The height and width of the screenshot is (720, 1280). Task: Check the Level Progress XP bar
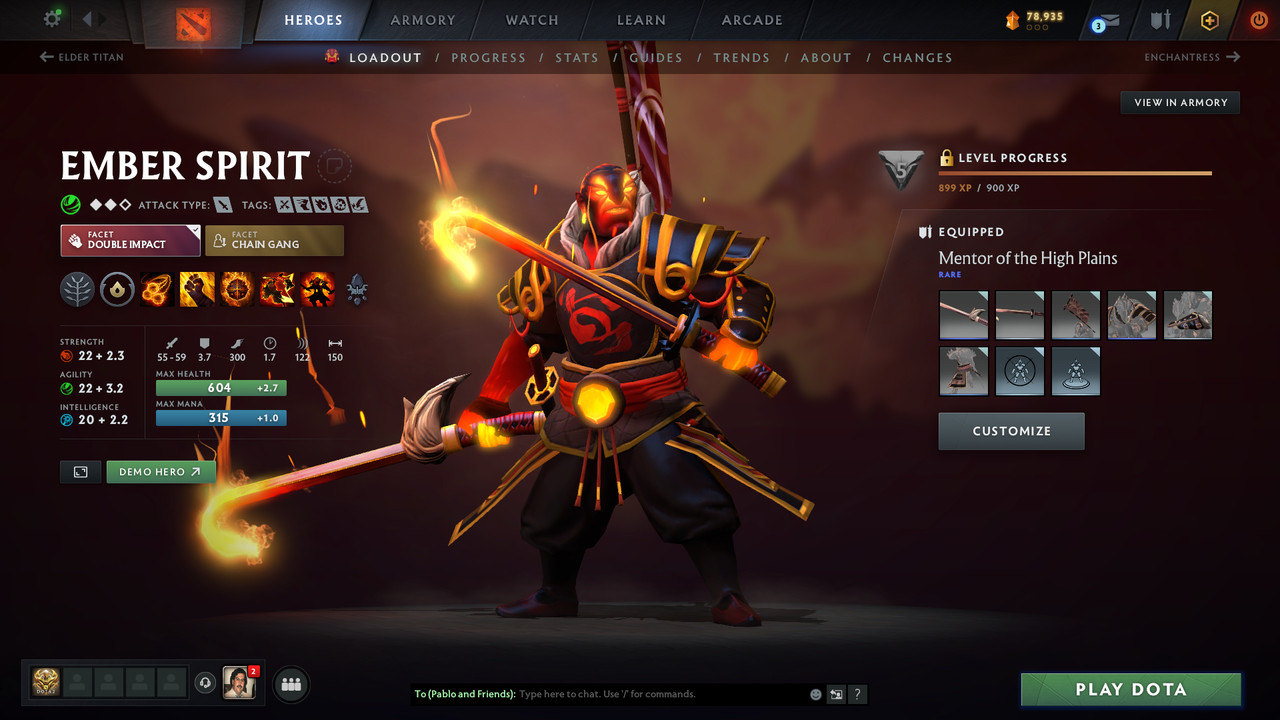pyautogui.click(x=1075, y=173)
